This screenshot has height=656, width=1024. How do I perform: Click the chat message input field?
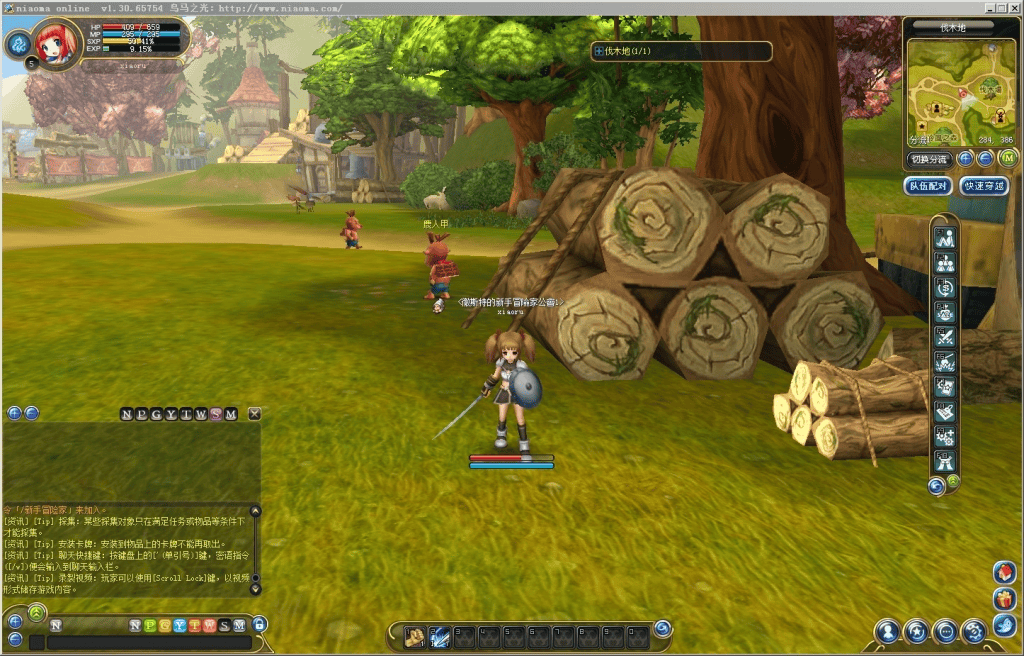[x=148, y=643]
